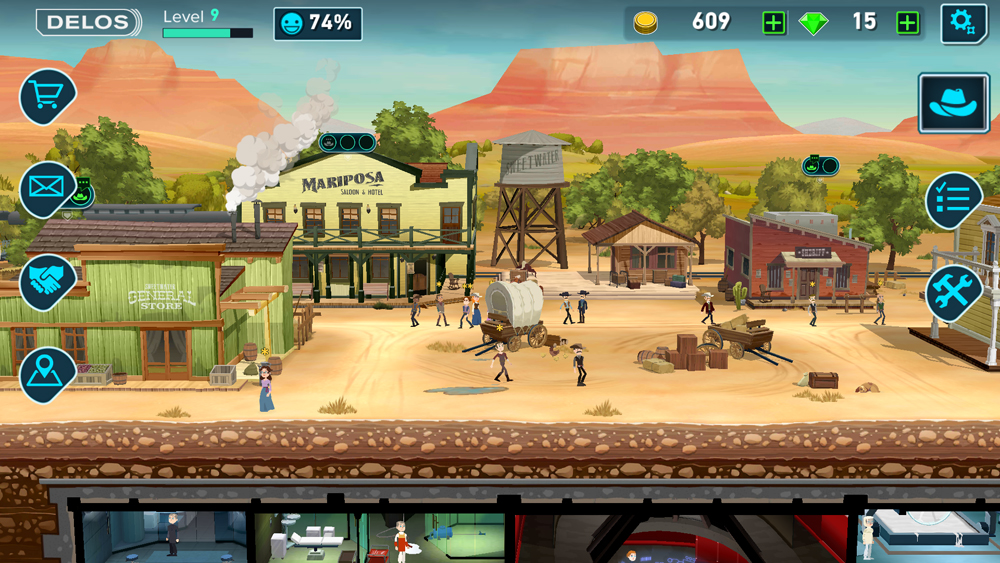This screenshot has width=1000, height=563.
Task: Open the wrench and hammer build menu
Action: pos(953,291)
